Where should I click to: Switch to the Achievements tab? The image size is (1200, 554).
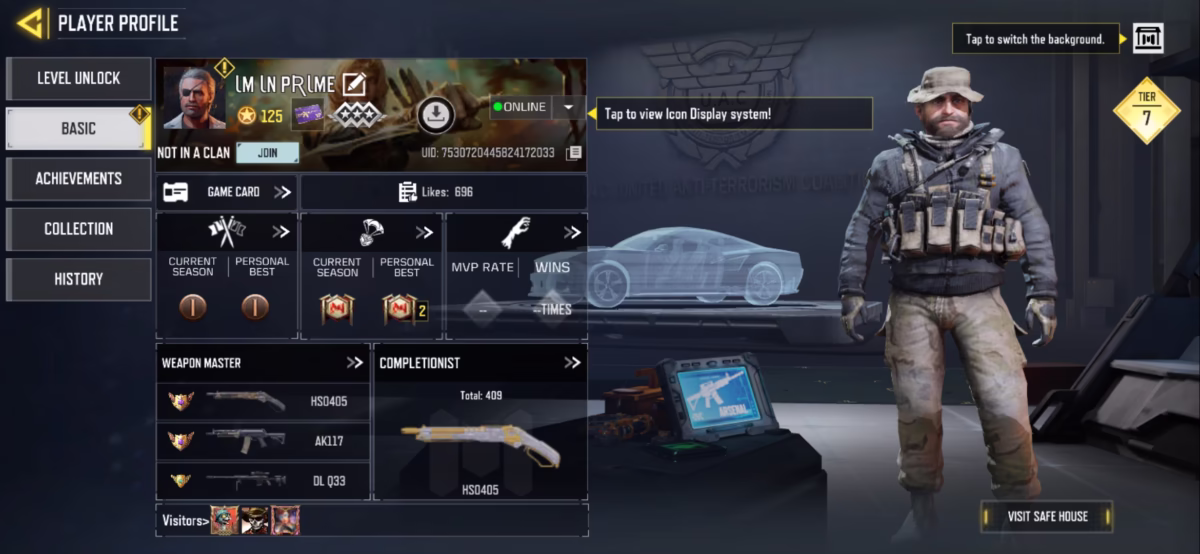(78, 178)
